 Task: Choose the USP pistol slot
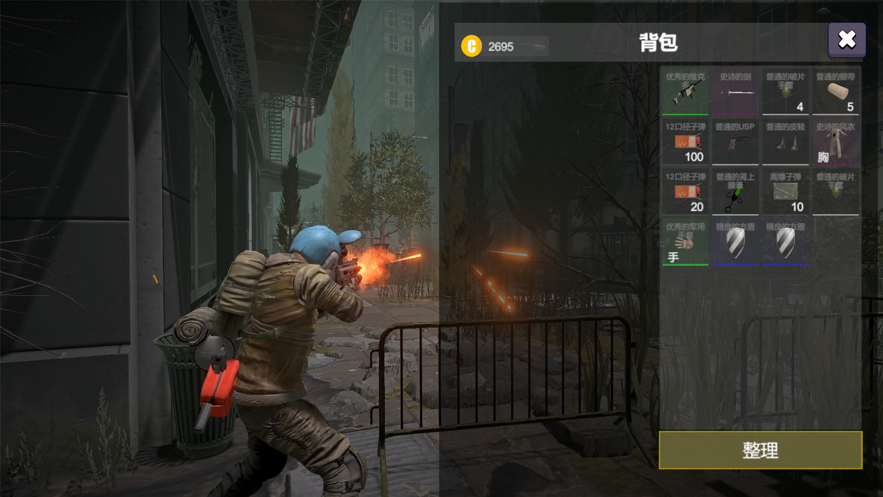[x=735, y=141]
